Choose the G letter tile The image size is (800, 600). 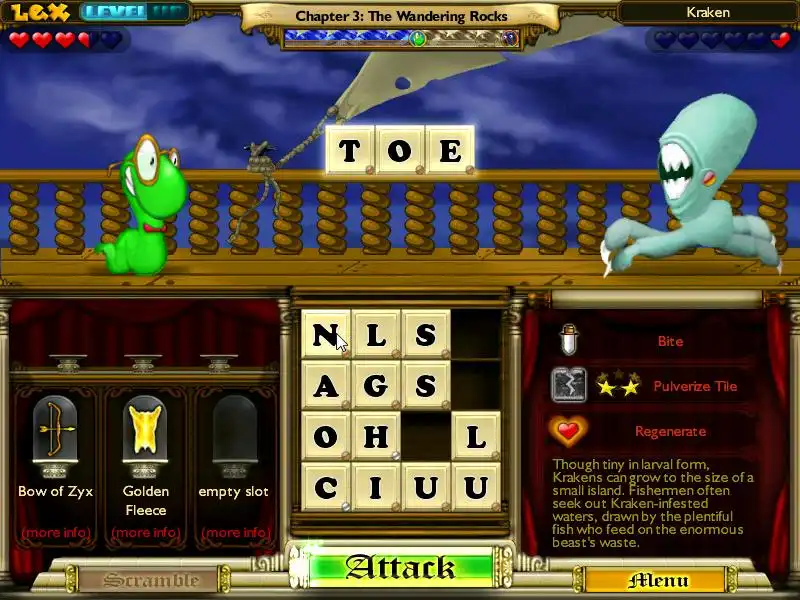[376, 385]
